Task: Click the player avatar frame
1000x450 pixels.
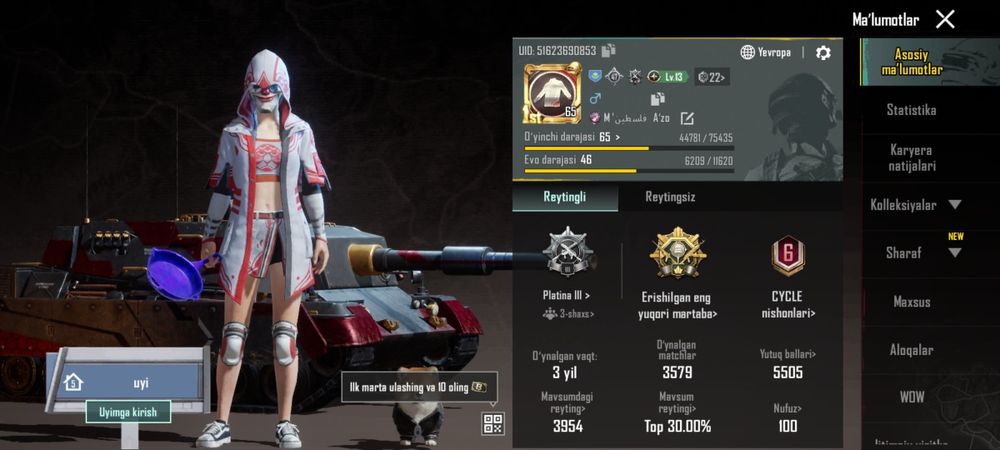Action: (550, 92)
